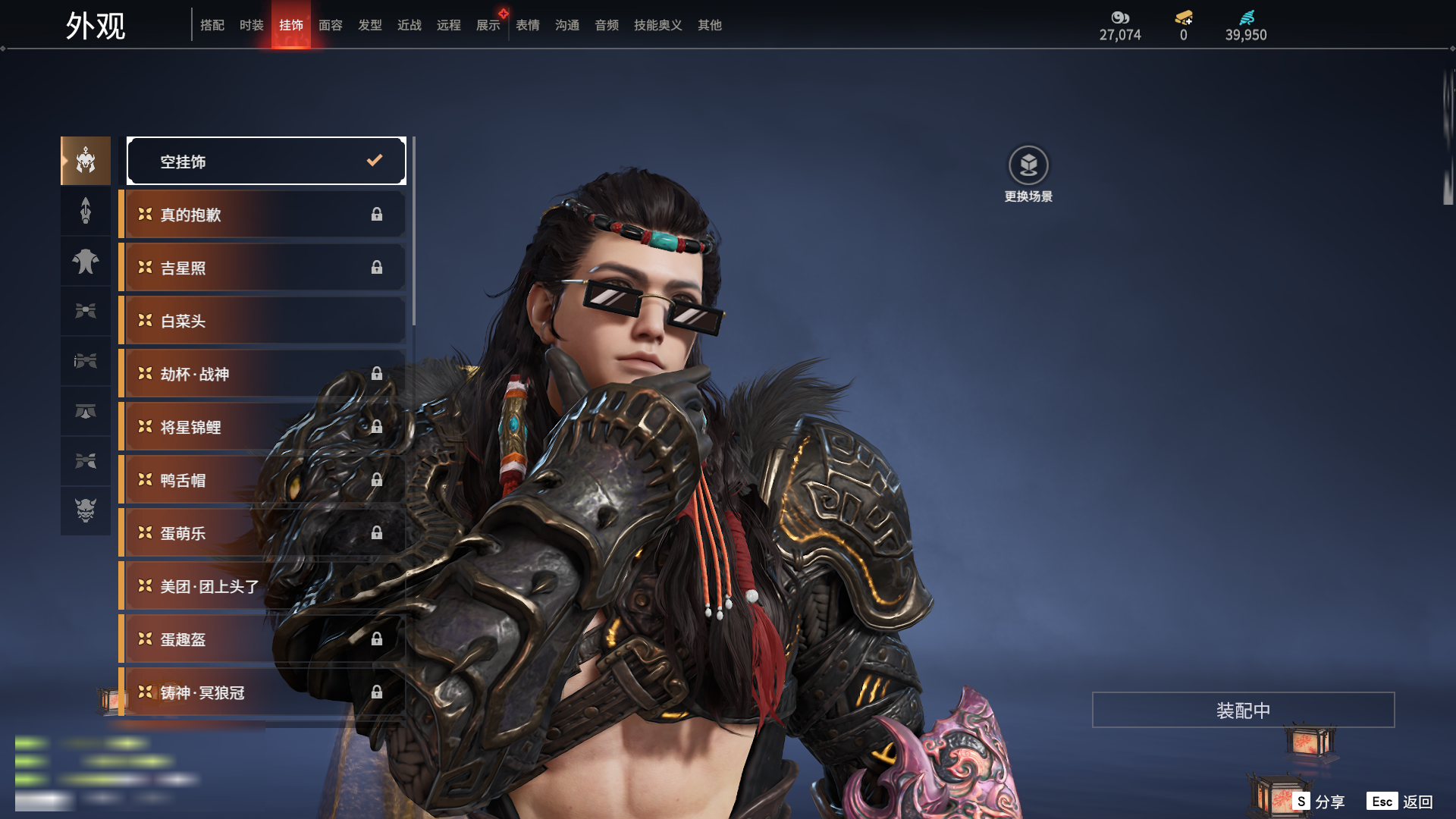1456x819 pixels.
Task: Select the 美团·团上头了 accessory
Action: [262, 586]
